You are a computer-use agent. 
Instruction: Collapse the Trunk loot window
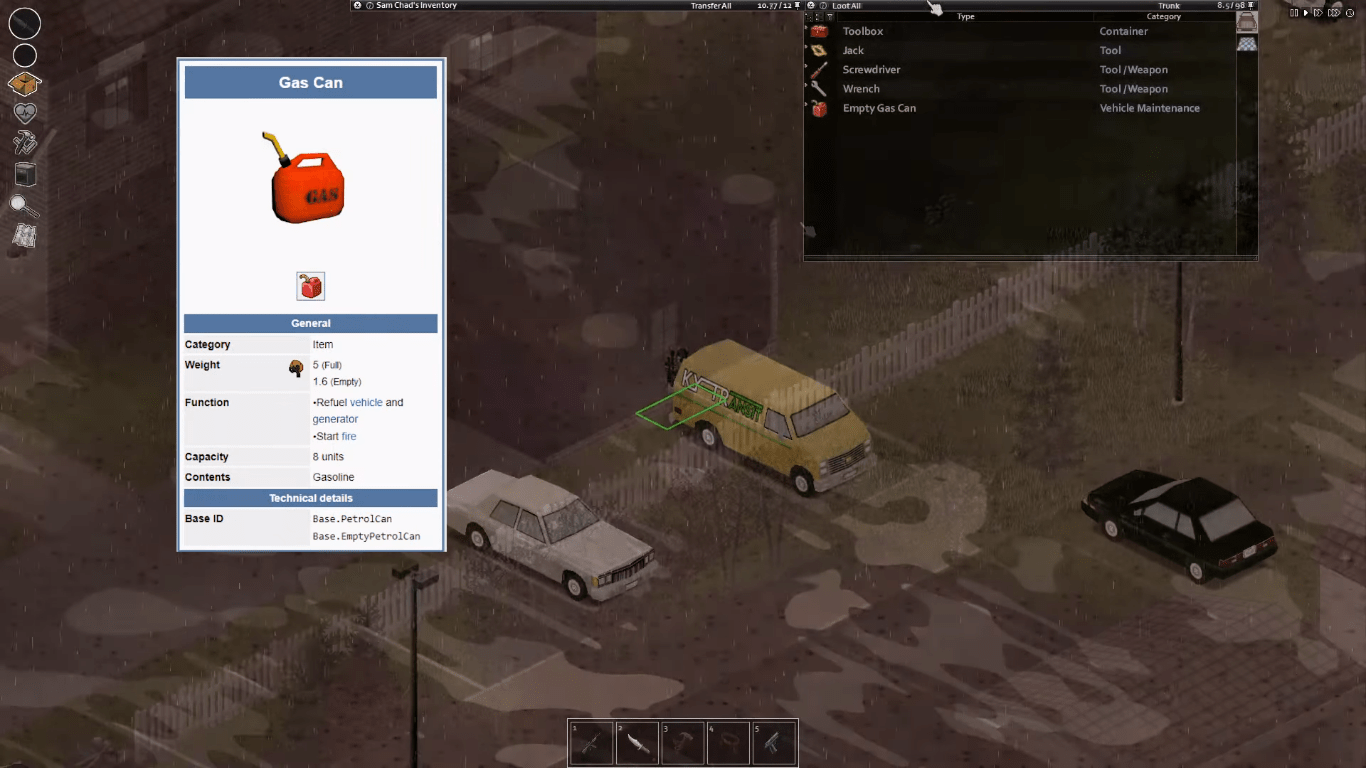[810, 5]
